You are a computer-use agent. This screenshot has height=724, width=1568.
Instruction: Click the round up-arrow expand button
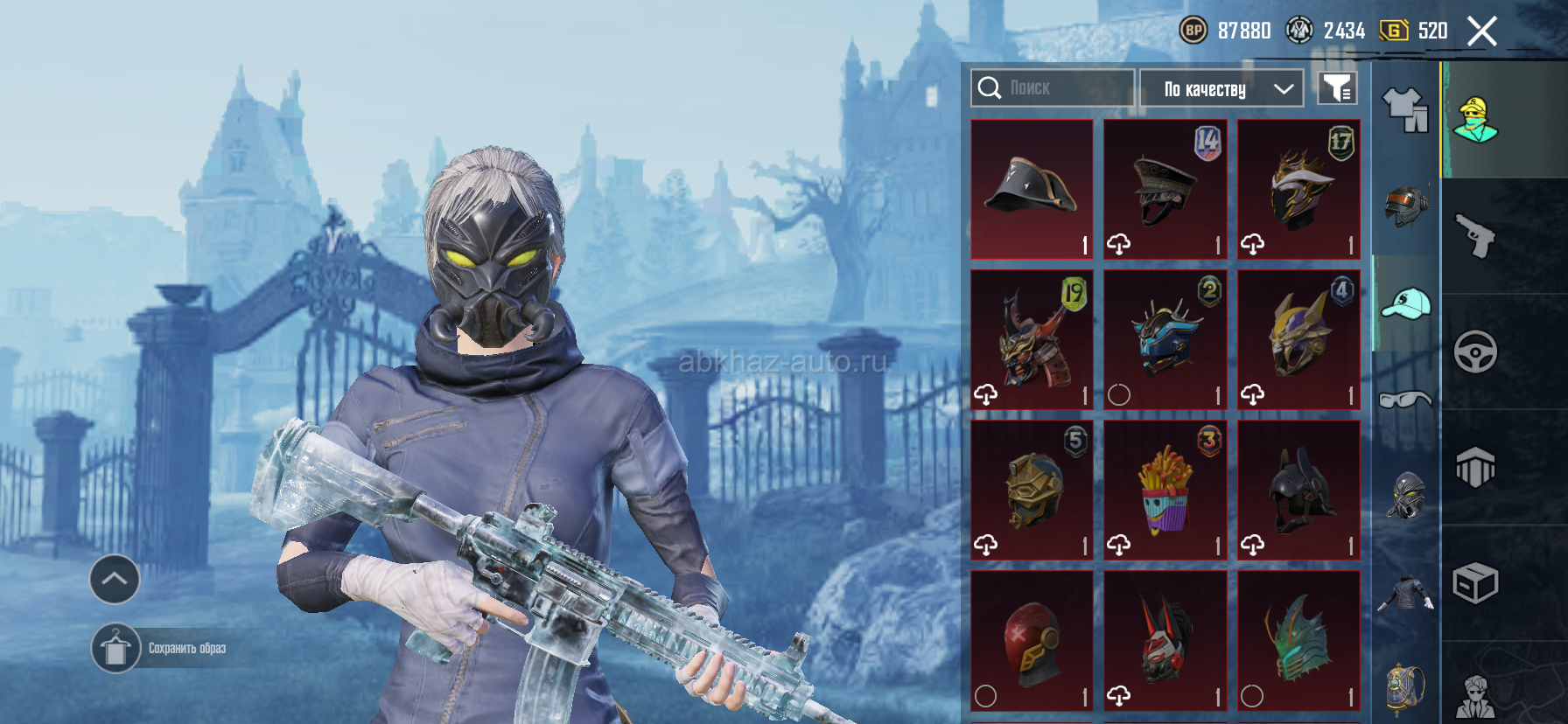coord(115,579)
